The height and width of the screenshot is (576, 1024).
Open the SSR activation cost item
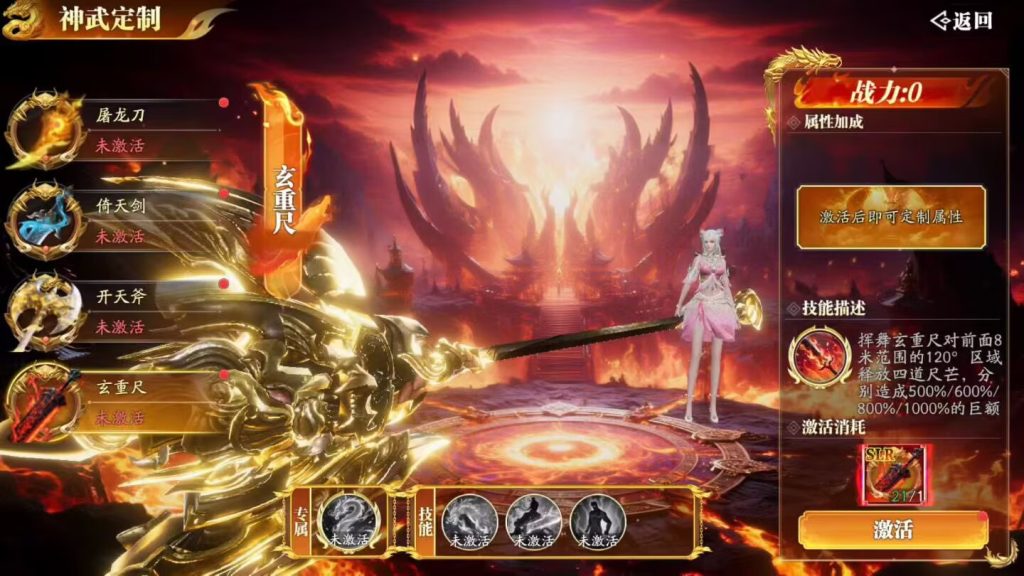pos(893,475)
